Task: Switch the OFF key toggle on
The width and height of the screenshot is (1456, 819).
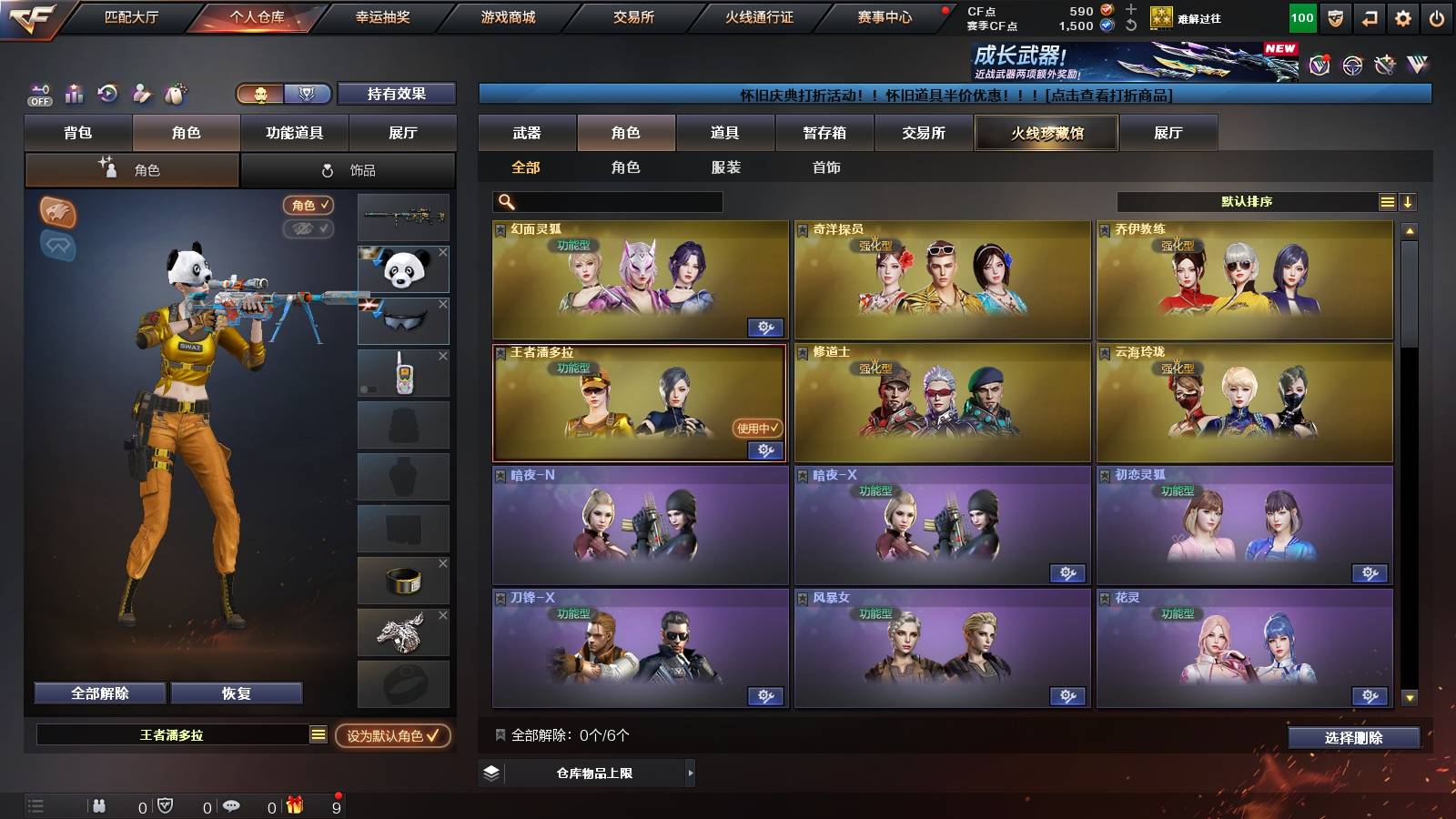Action: tap(39, 94)
